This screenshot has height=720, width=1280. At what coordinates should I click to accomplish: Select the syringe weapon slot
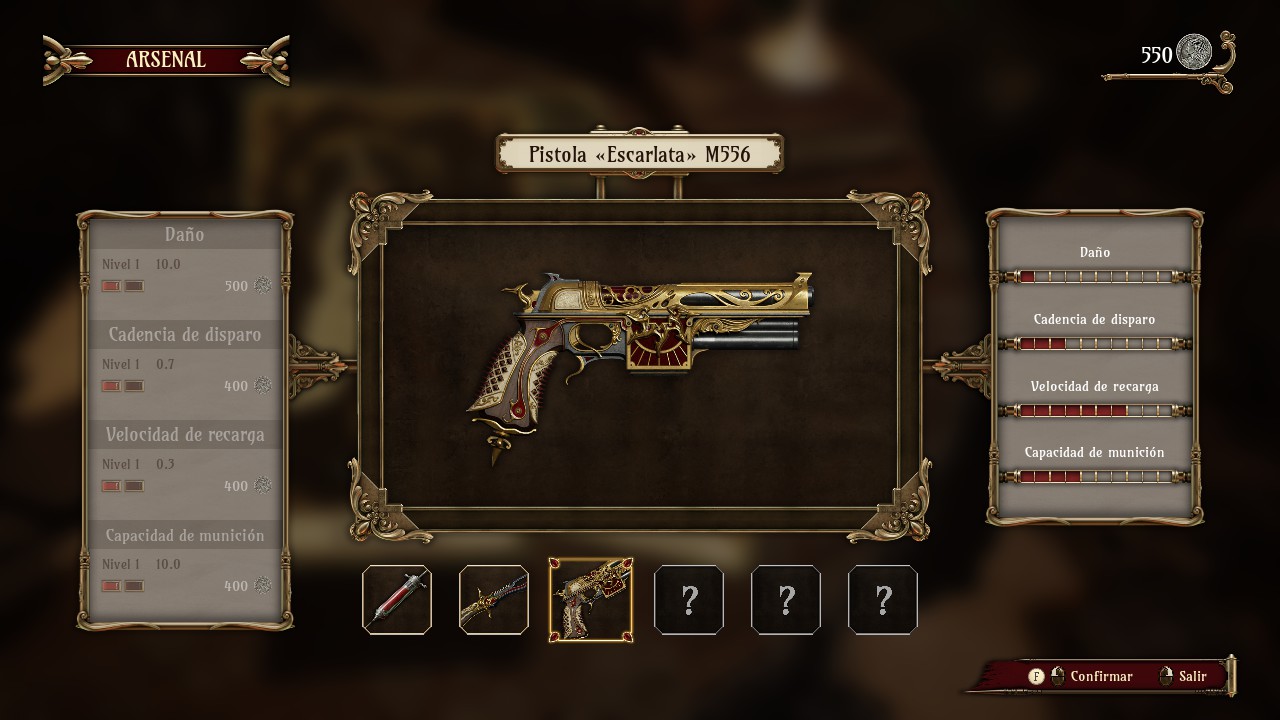point(397,600)
